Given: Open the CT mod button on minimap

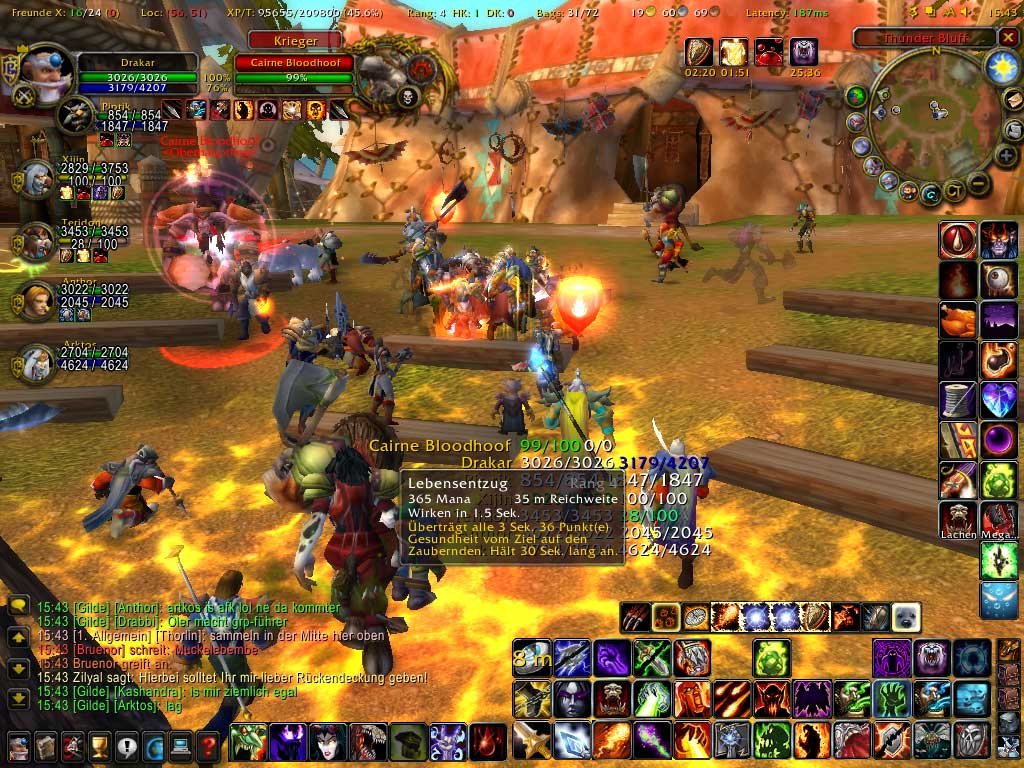Looking at the screenshot, I should pyautogui.click(x=955, y=189).
